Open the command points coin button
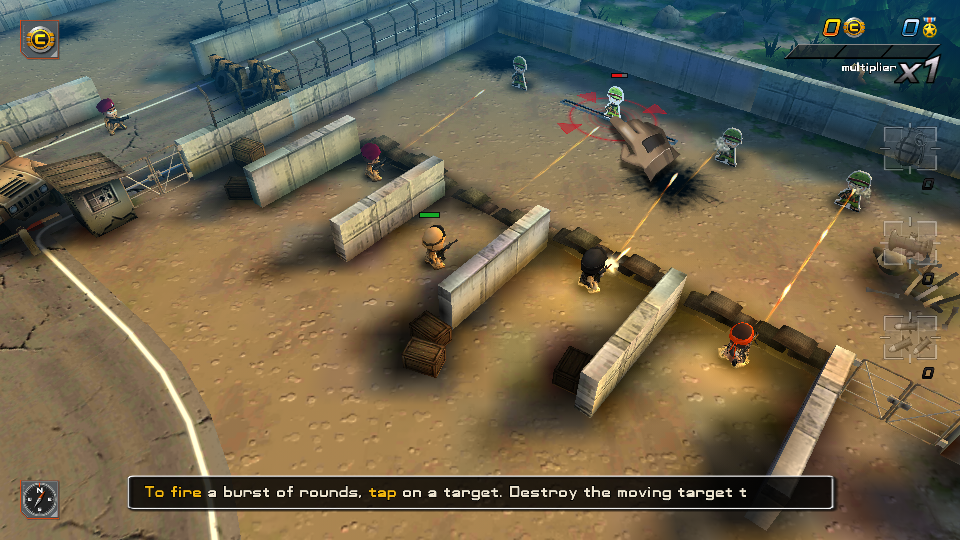Screen dimensions: 960x540 click(40, 39)
